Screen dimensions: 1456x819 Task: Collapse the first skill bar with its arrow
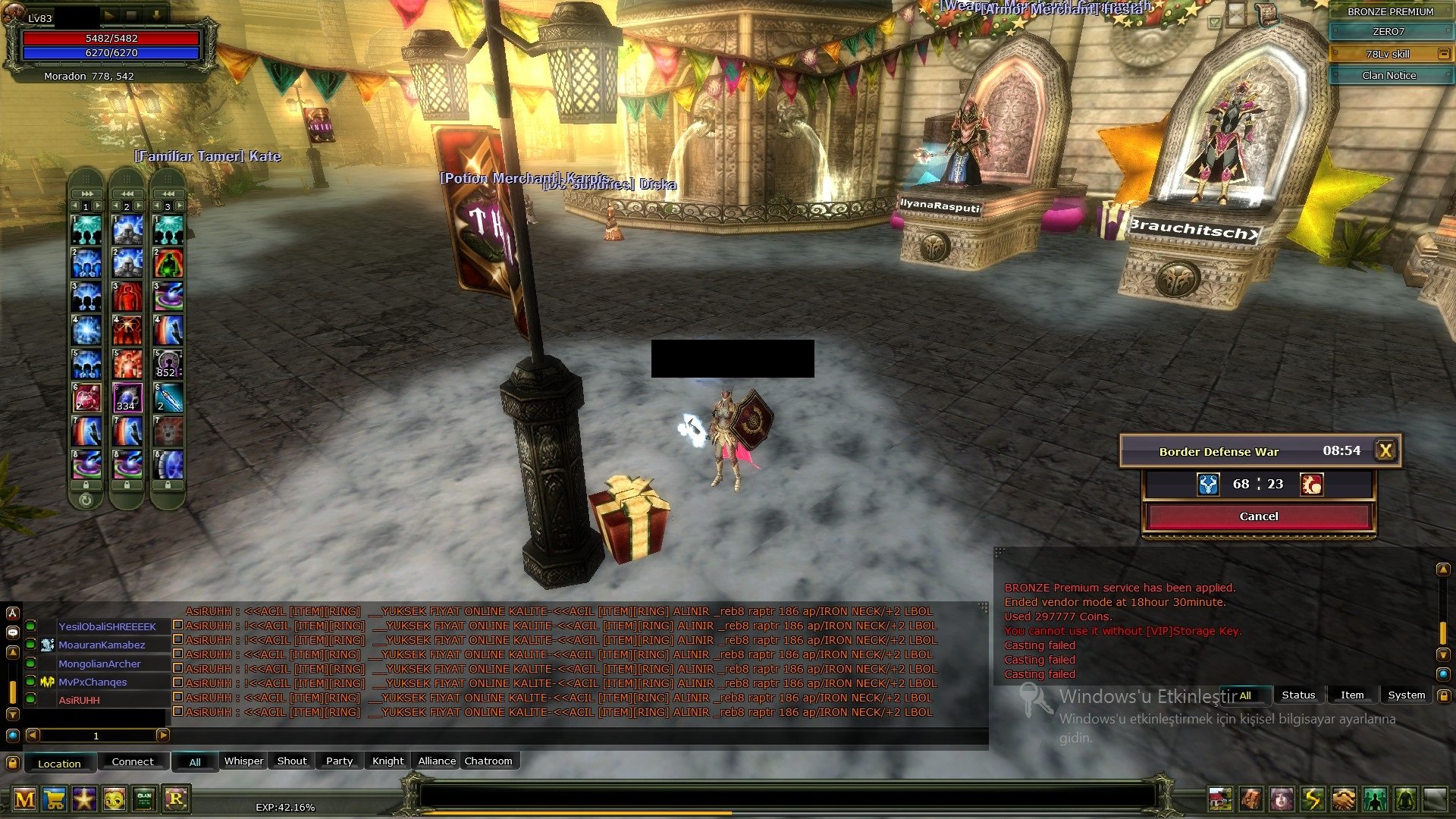(x=86, y=193)
